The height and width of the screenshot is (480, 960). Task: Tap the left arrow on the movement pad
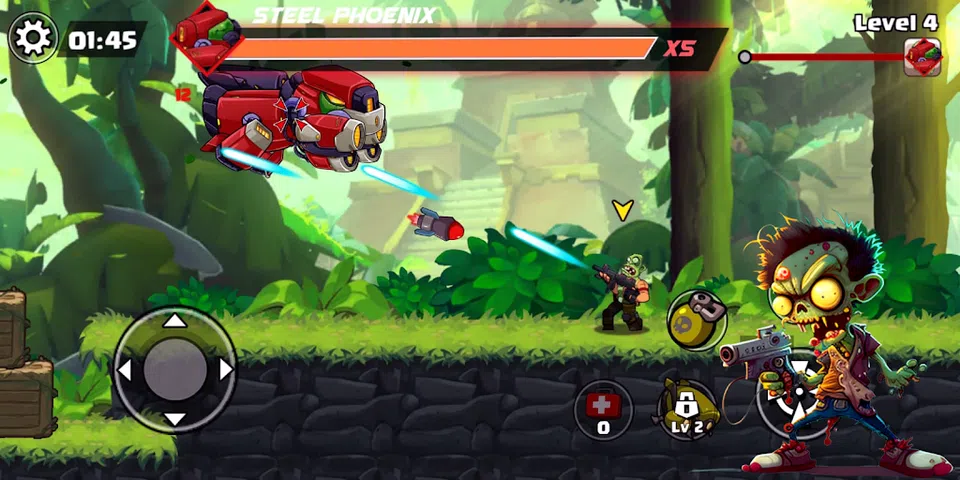point(125,370)
